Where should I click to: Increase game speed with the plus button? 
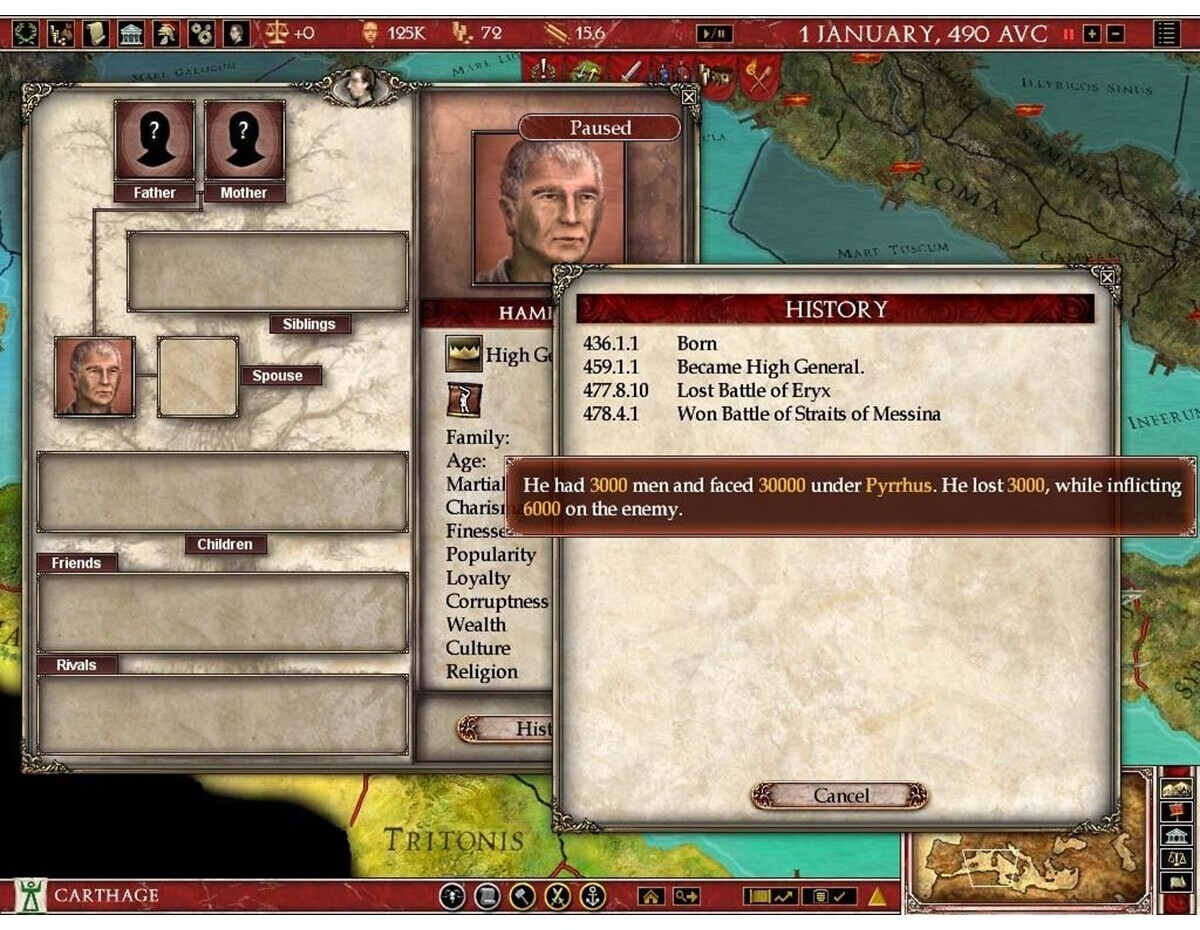(x=1092, y=34)
